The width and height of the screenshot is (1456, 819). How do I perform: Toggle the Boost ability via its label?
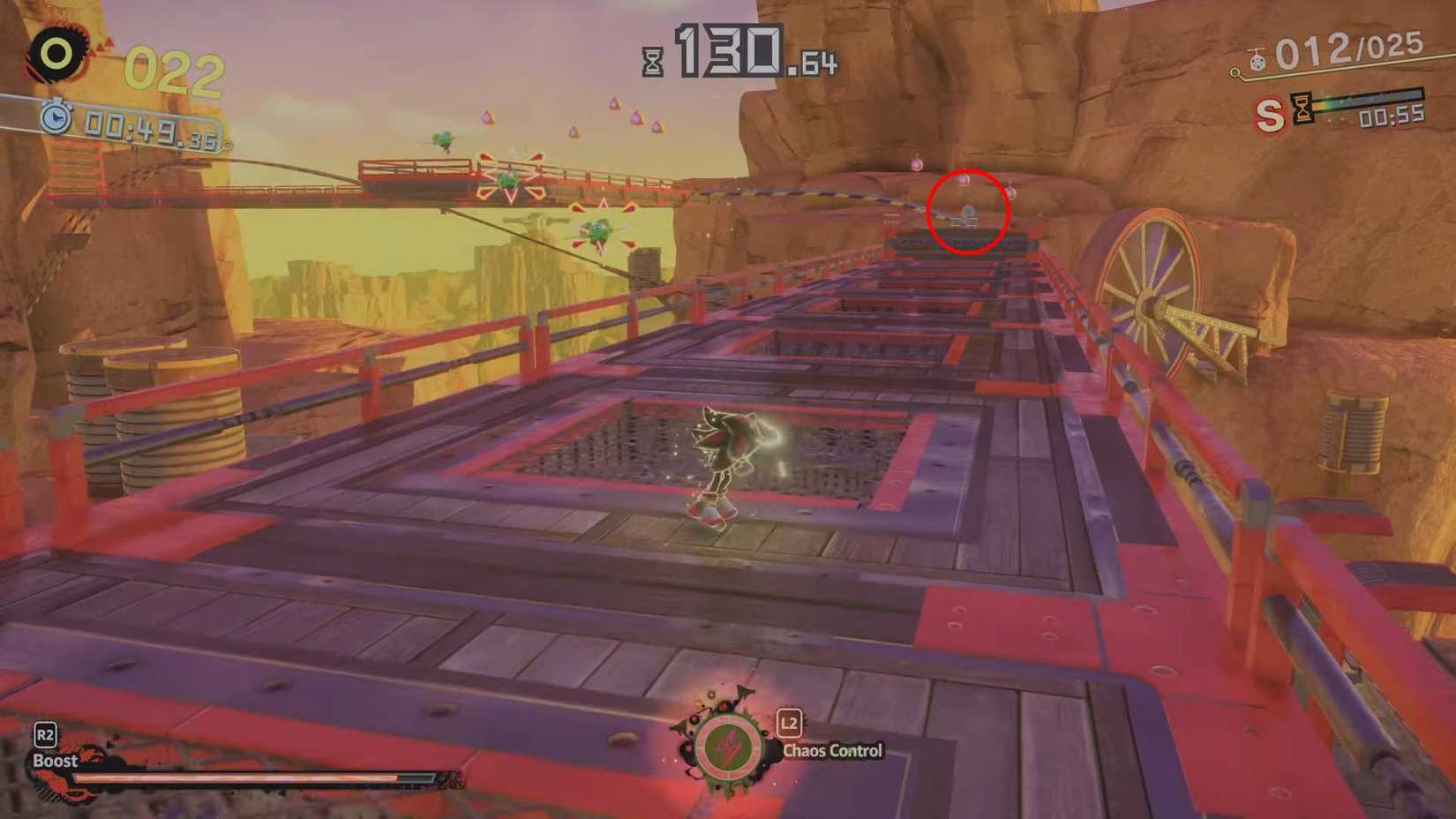click(x=56, y=759)
